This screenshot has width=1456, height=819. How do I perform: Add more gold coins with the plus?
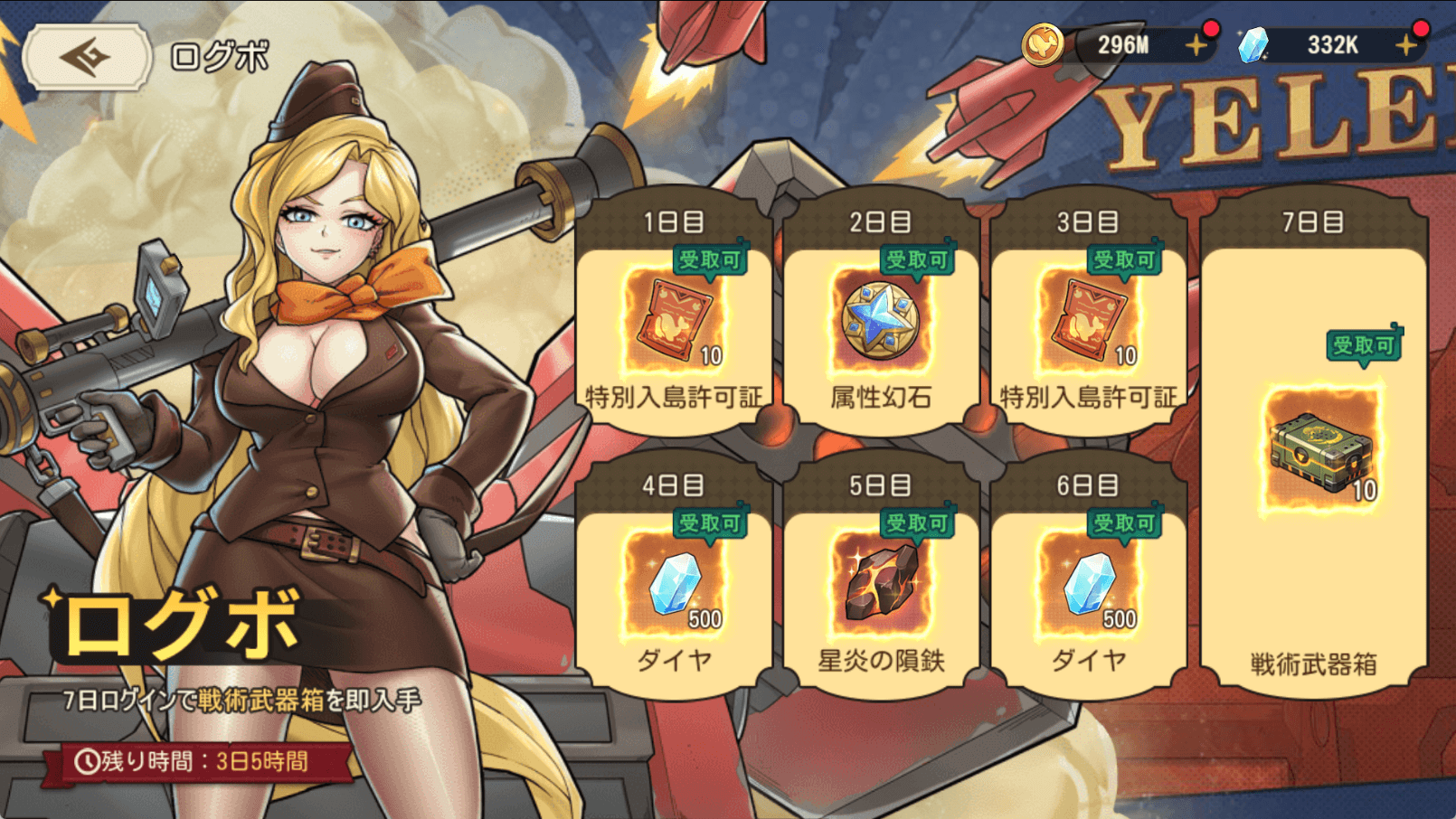(1196, 45)
